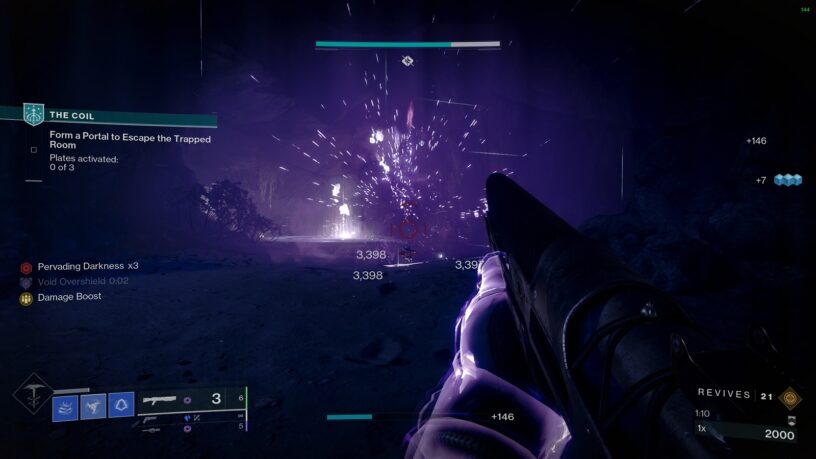Select the equipped weapon slot
This screenshot has height=459, width=816.
[190, 399]
